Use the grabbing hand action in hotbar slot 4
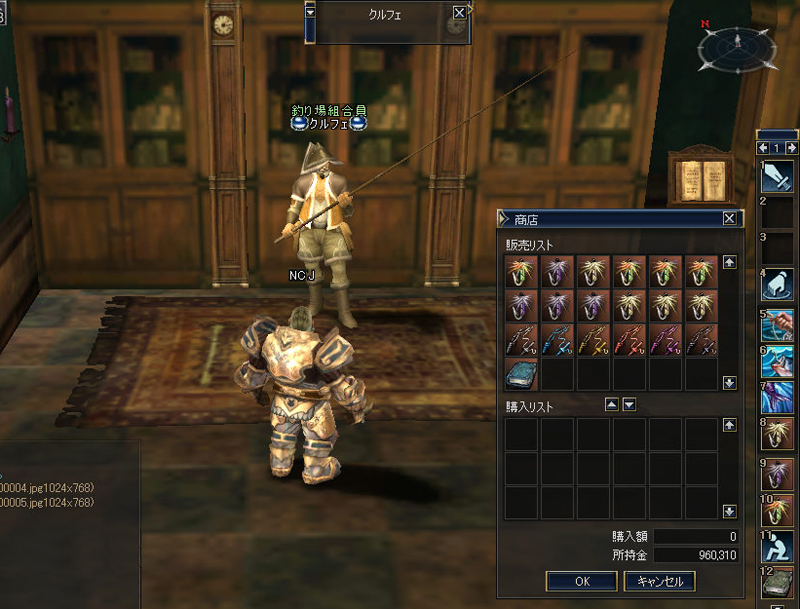 coord(779,286)
